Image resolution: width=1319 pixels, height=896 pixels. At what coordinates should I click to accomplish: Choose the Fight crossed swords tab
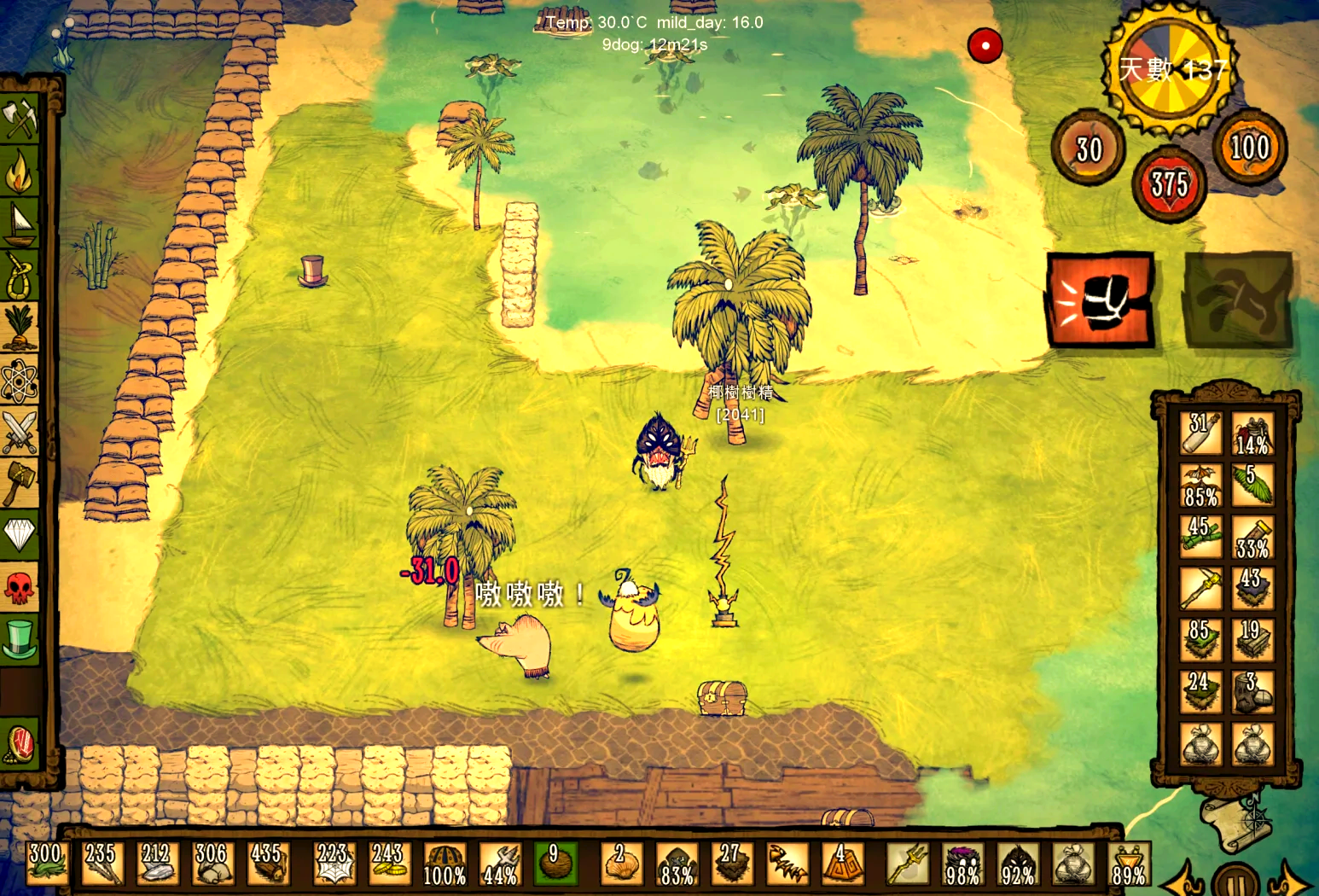click(x=20, y=432)
